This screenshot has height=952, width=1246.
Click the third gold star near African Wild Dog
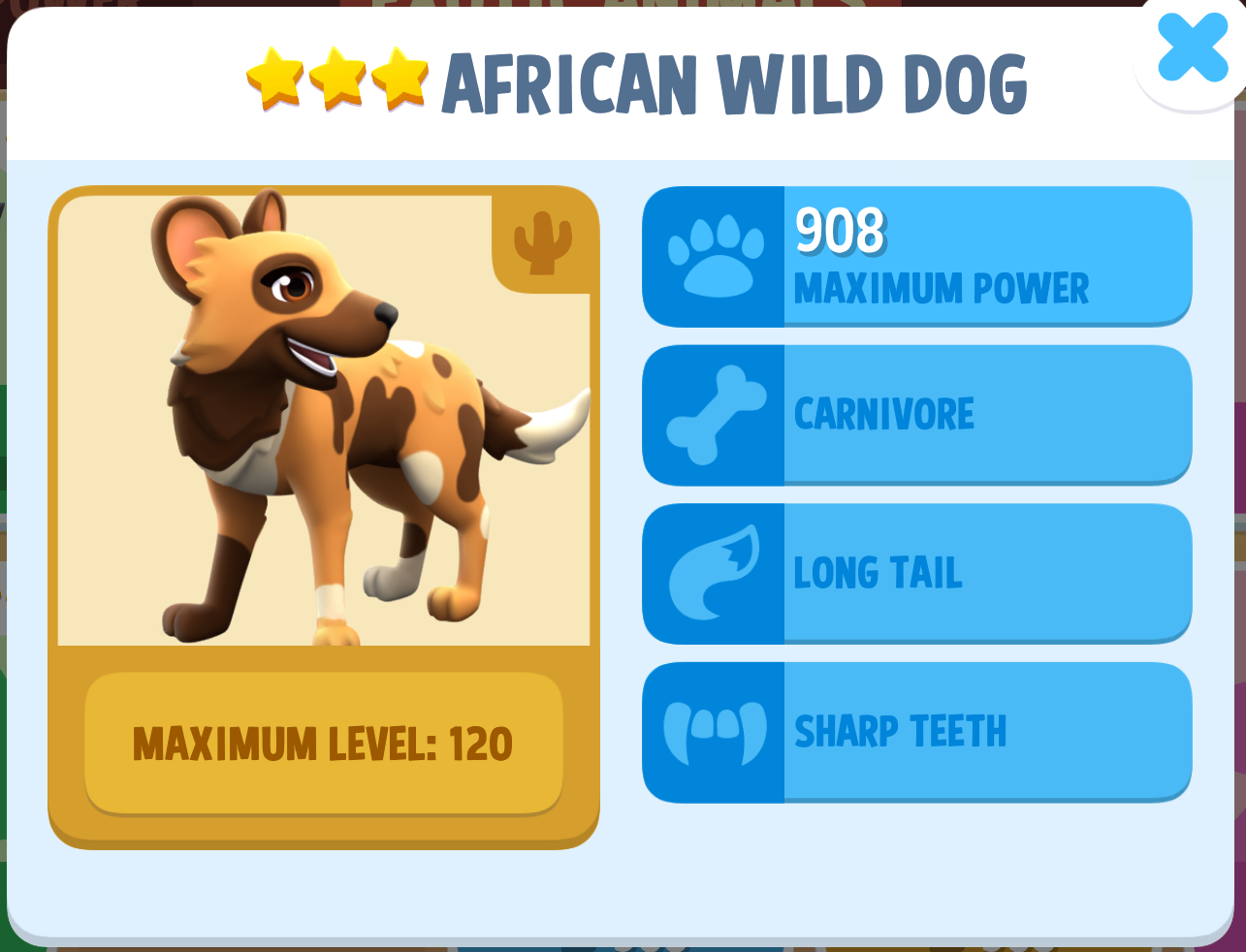pos(399,76)
